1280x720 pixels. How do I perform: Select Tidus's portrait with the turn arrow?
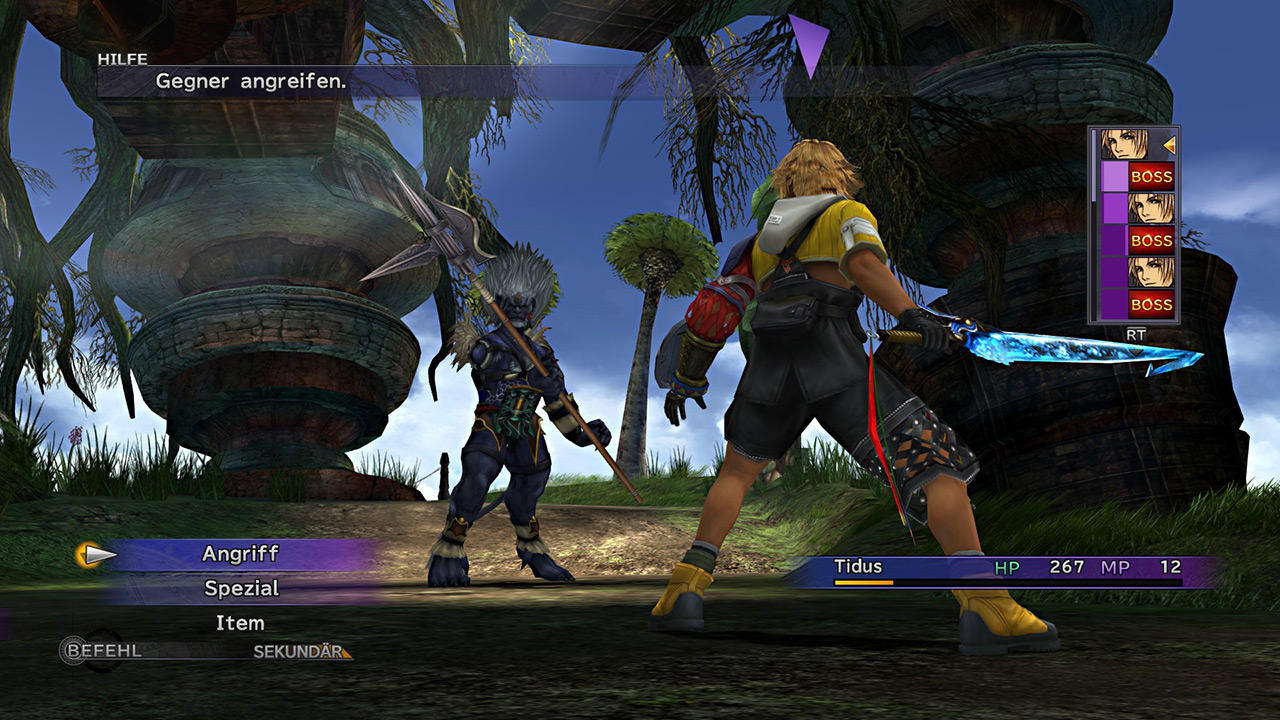click(1123, 145)
